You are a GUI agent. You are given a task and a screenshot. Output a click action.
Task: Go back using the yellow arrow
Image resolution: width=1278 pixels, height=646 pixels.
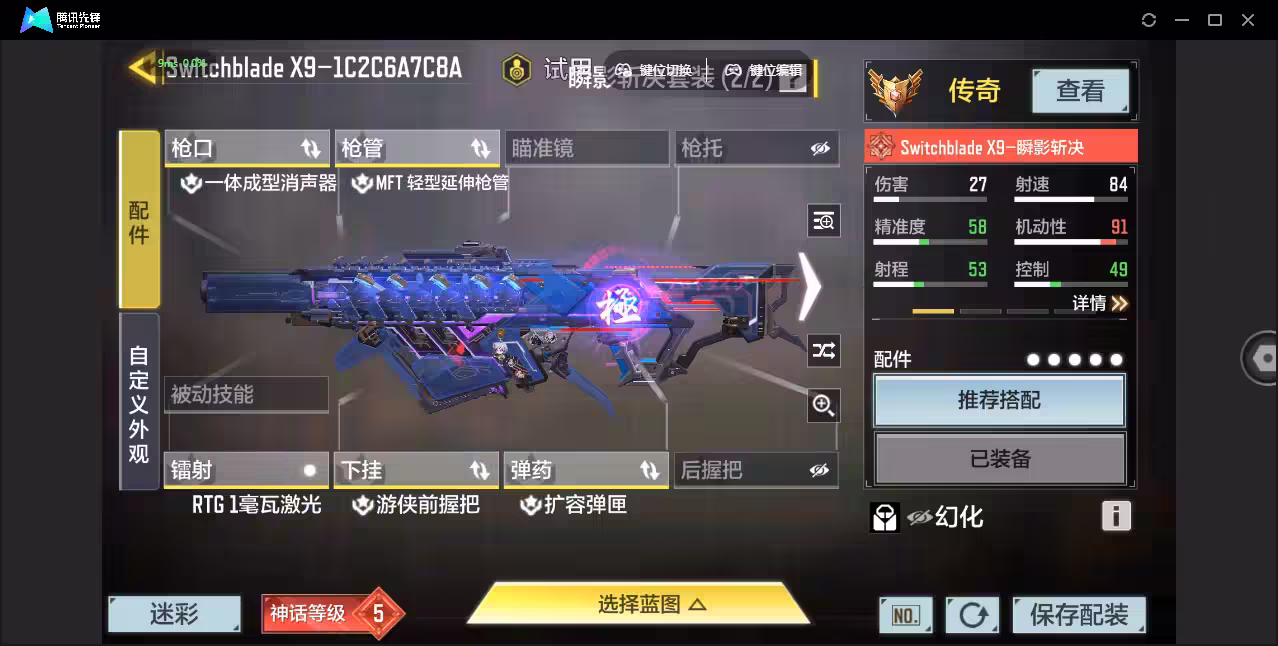click(x=141, y=67)
